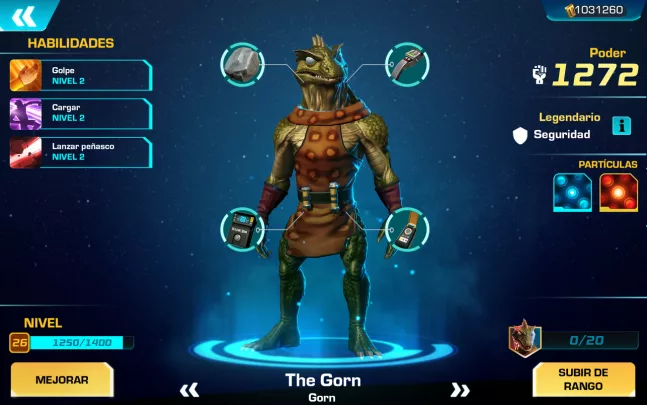
Task: Inspect the wrist device gear slot
Action: (x=406, y=64)
